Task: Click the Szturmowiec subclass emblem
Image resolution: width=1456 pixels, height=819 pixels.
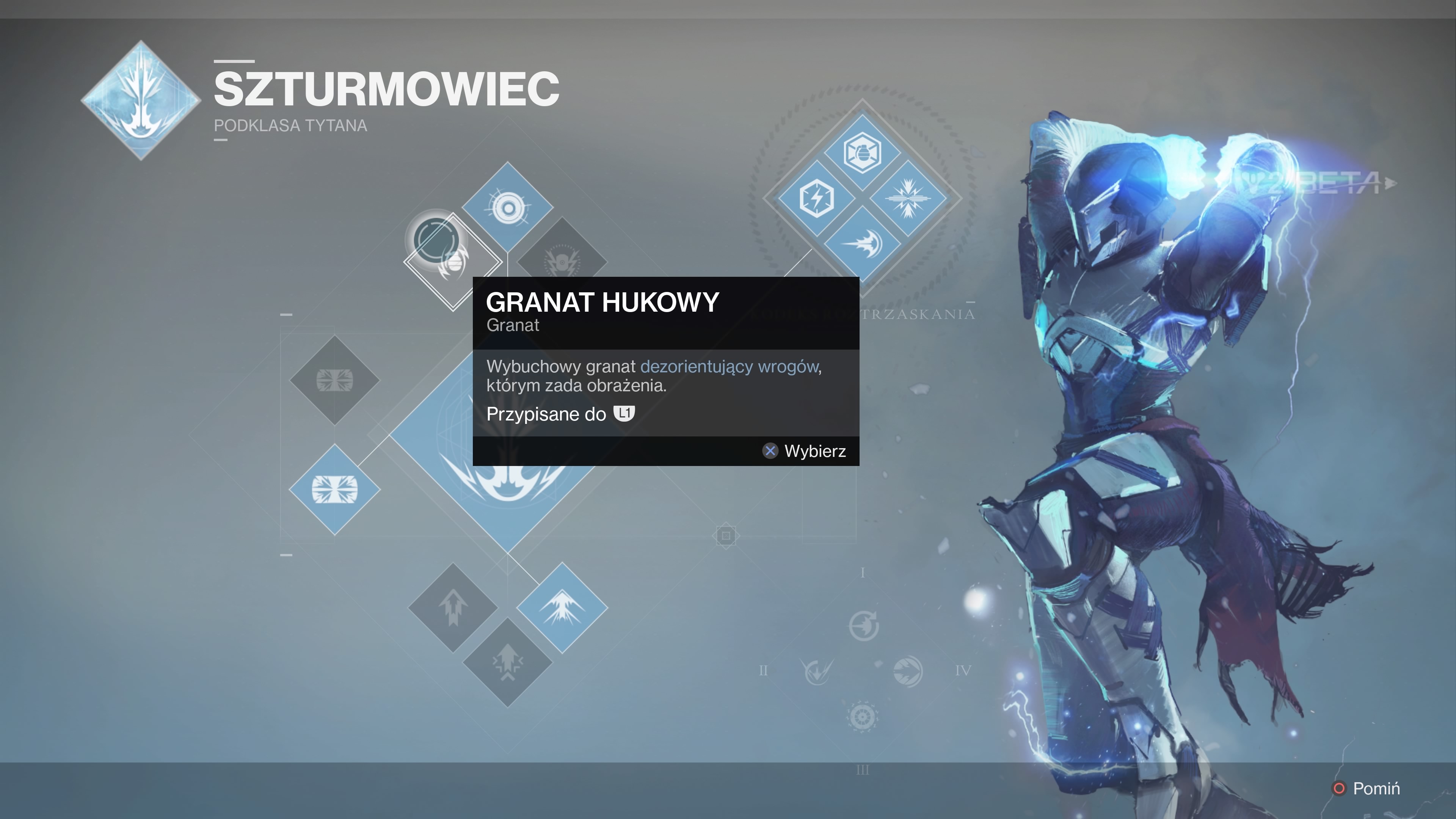Action: pos(141,100)
